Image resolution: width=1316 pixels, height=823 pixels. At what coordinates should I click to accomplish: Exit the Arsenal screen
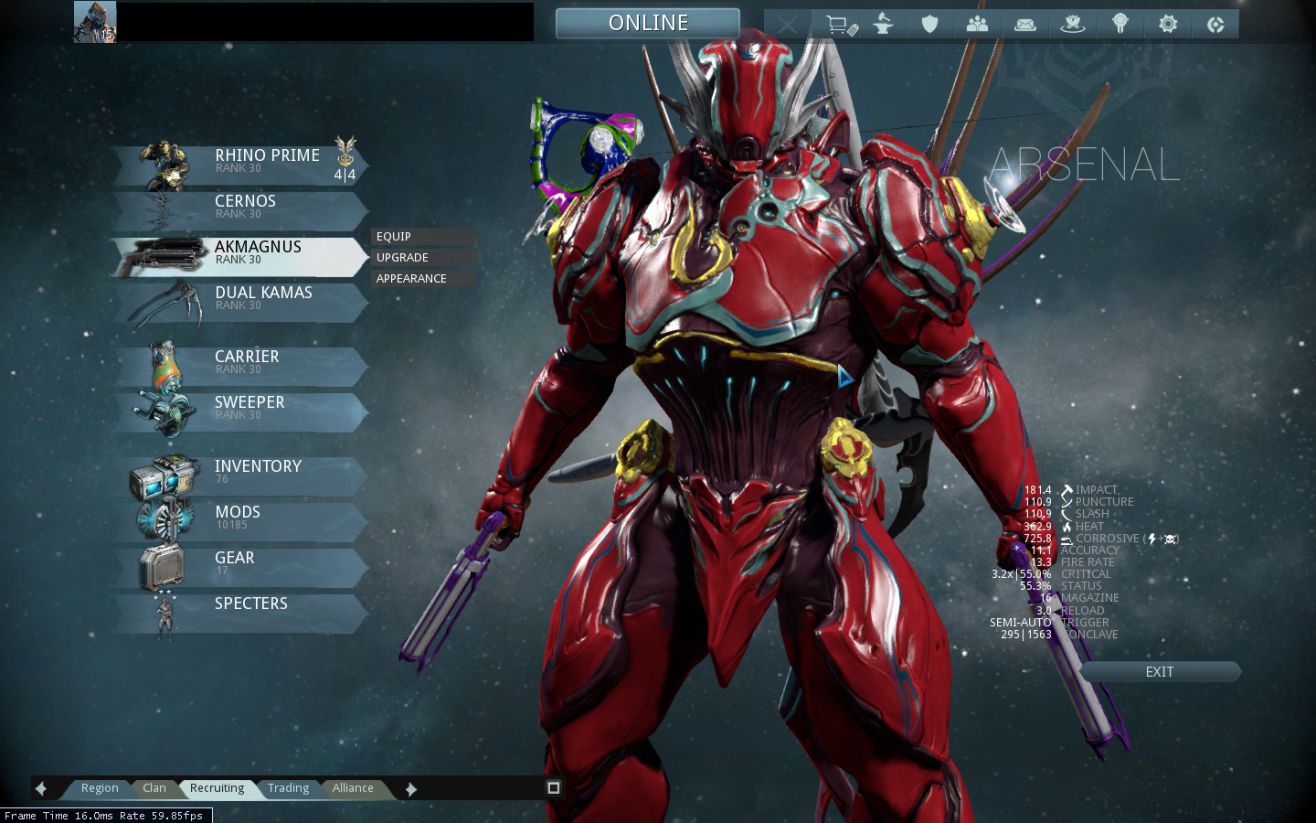pyautogui.click(x=1160, y=672)
